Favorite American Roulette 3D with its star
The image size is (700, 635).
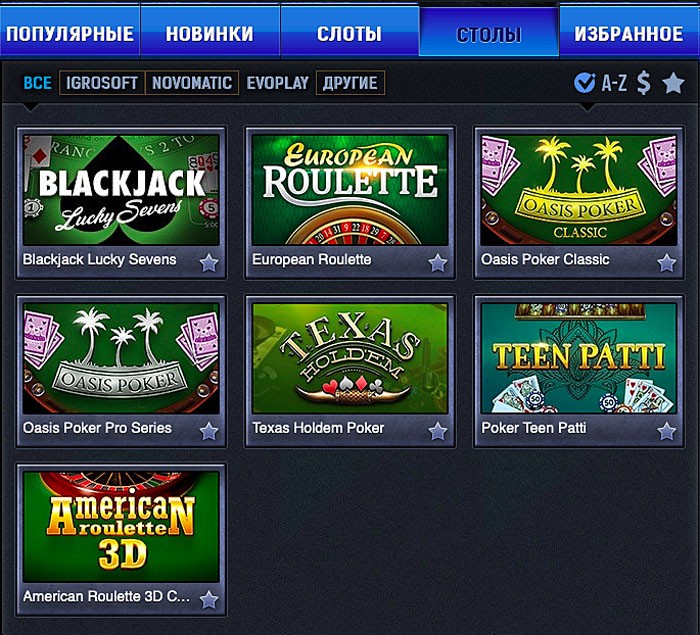[x=208, y=599]
